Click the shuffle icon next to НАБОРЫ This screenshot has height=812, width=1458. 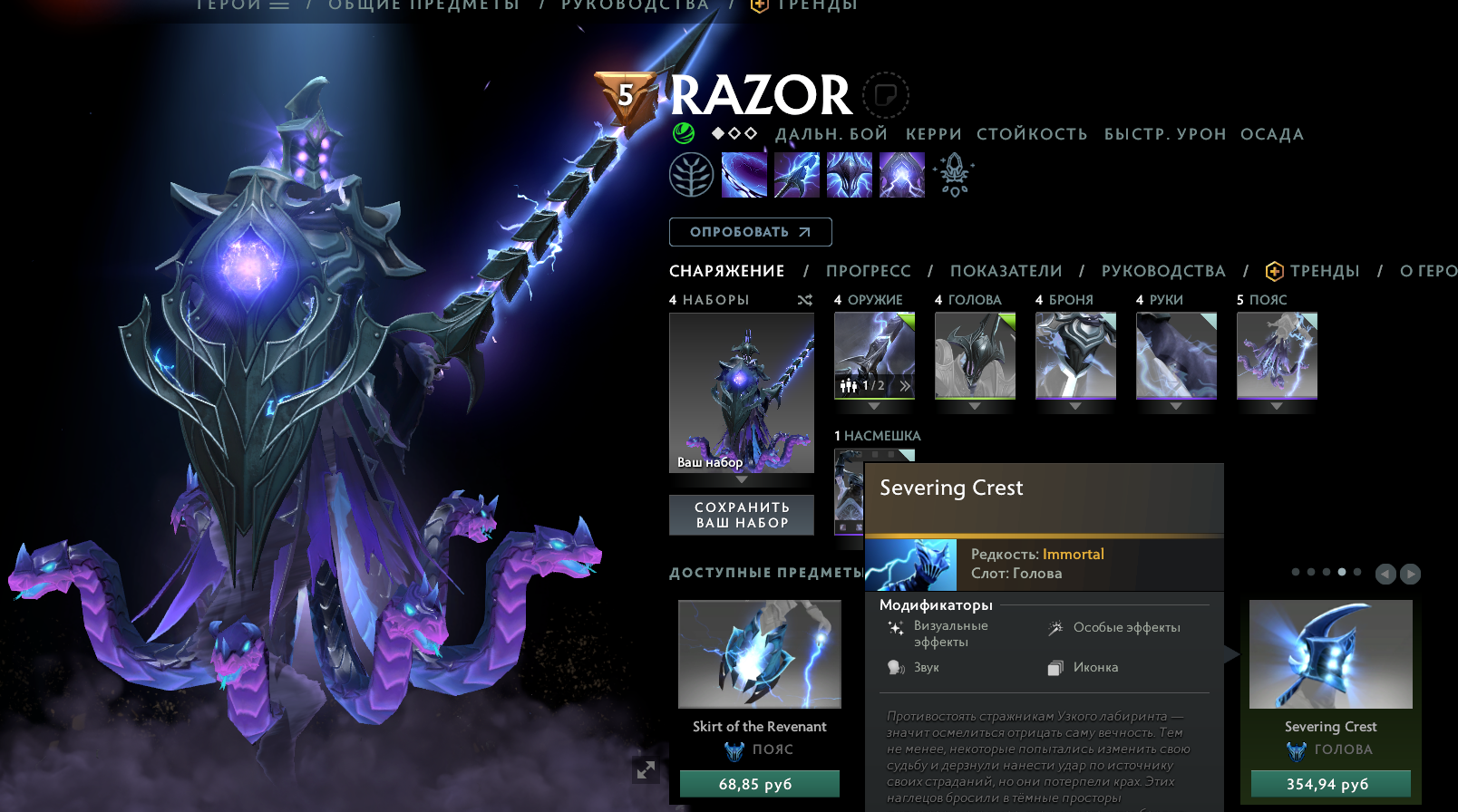point(805,300)
